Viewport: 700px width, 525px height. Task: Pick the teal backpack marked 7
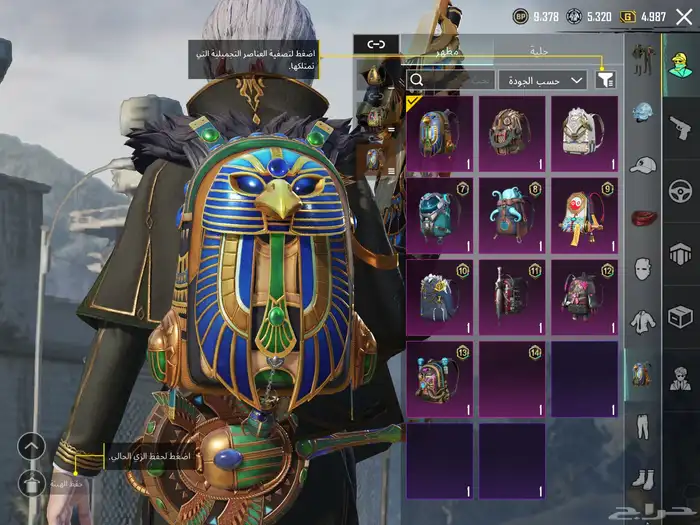click(439, 215)
